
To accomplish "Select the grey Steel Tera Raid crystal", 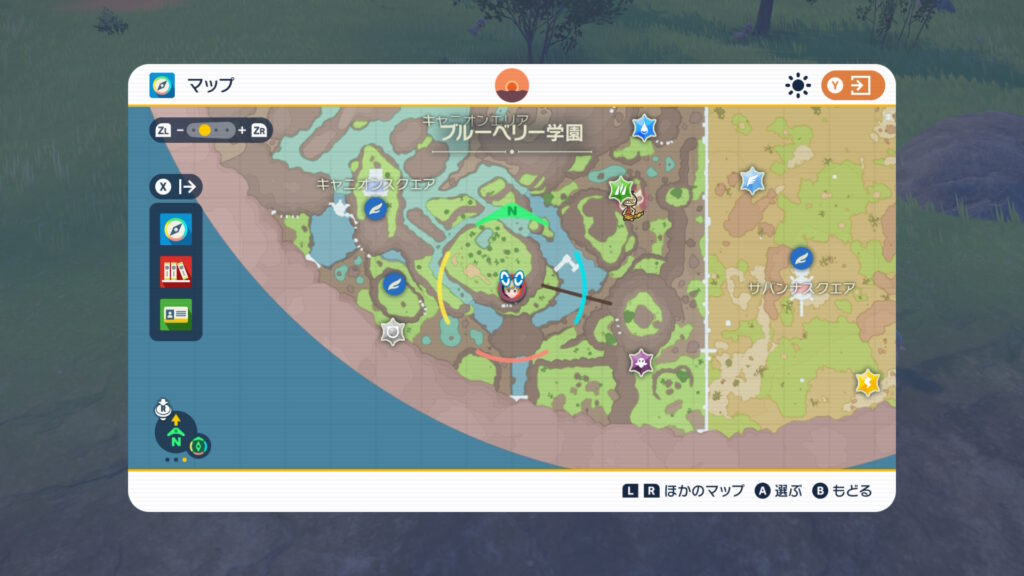I will [x=393, y=331].
